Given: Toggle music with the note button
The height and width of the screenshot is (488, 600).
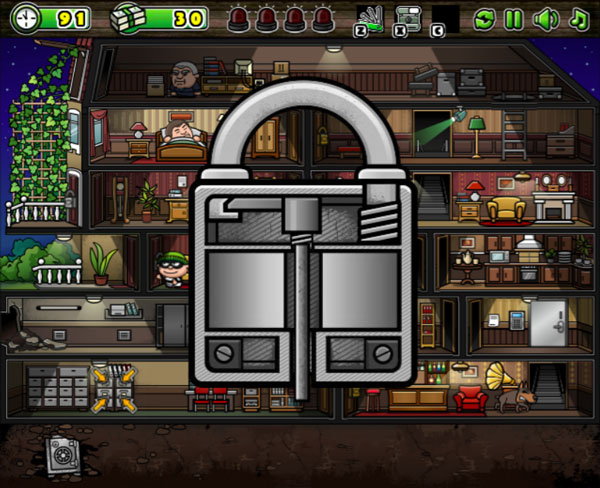Looking at the screenshot, I should point(578,18).
